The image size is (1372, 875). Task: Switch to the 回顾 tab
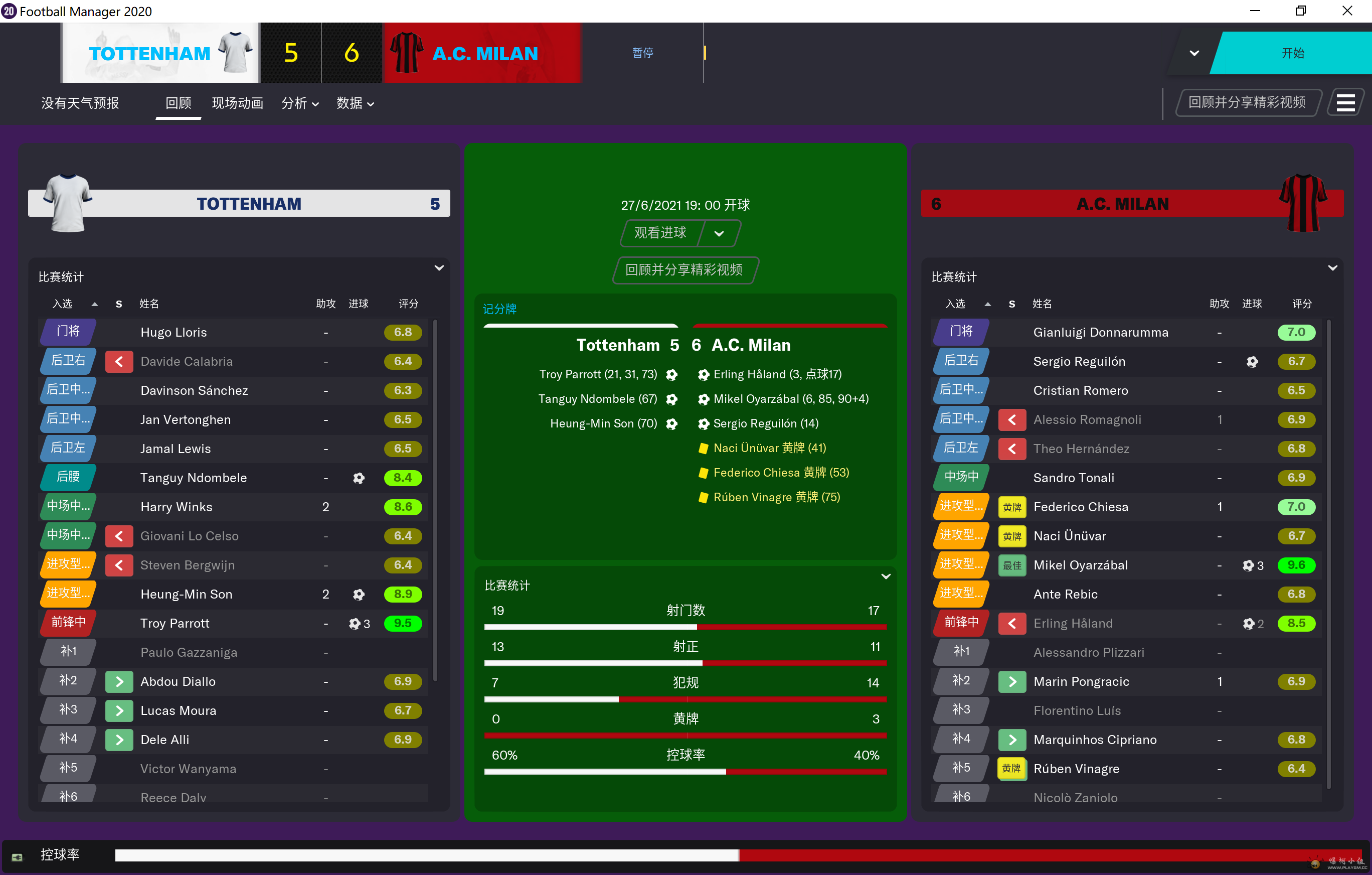point(179,103)
